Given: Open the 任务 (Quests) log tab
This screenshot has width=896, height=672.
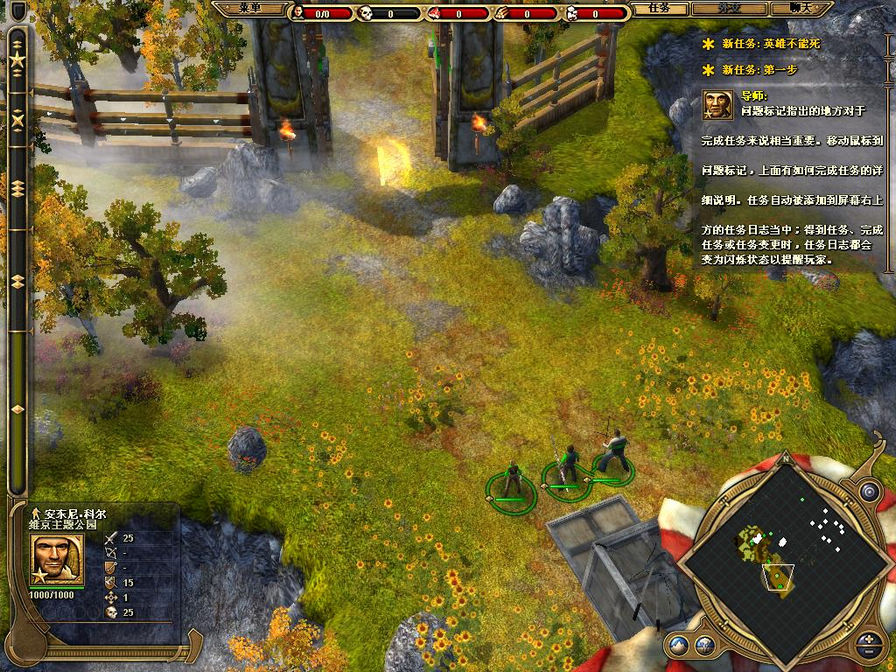Looking at the screenshot, I should click(x=659, y=8).
